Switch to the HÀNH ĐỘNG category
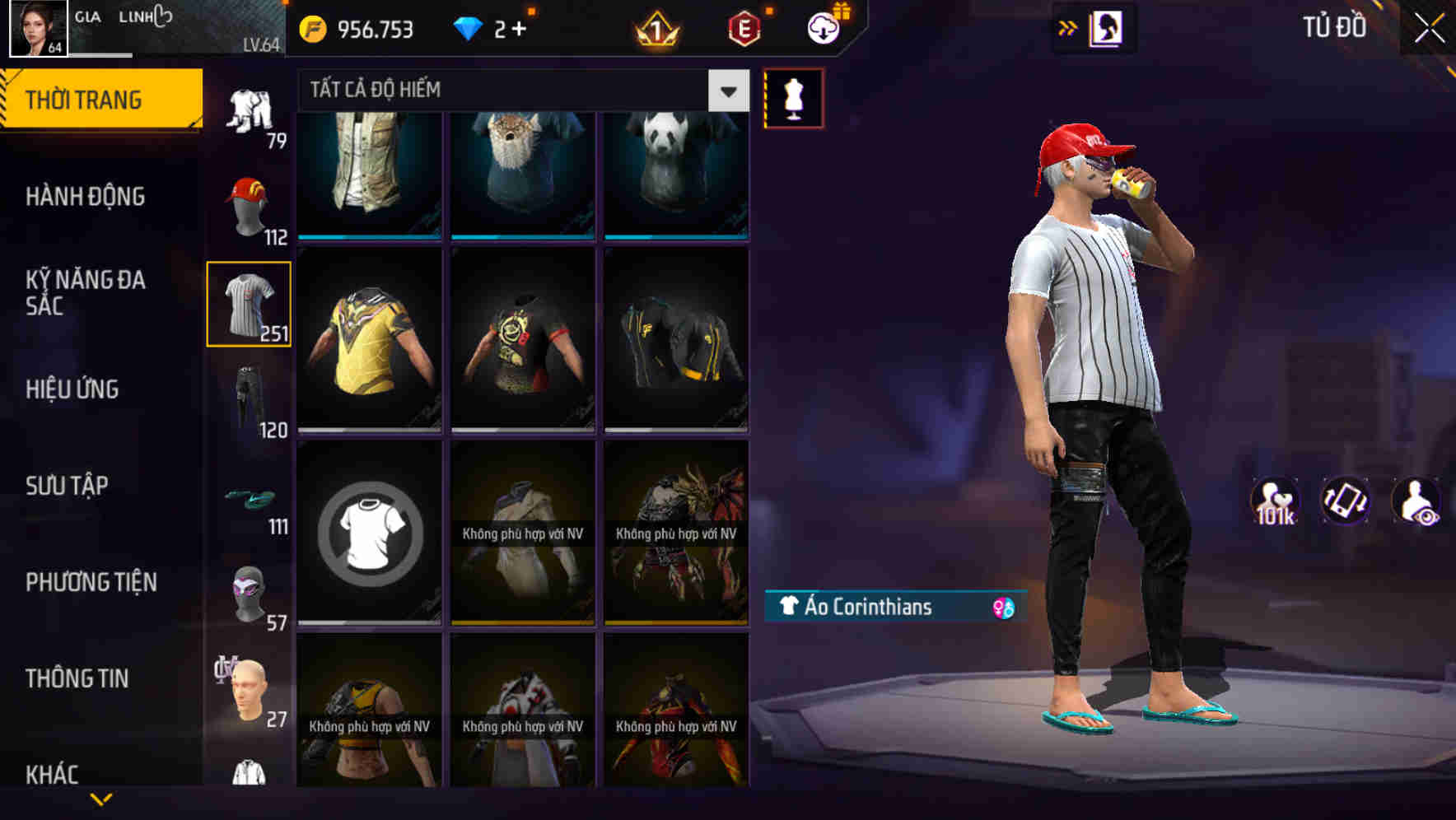 pyautogui.click(x=86, y=197)
